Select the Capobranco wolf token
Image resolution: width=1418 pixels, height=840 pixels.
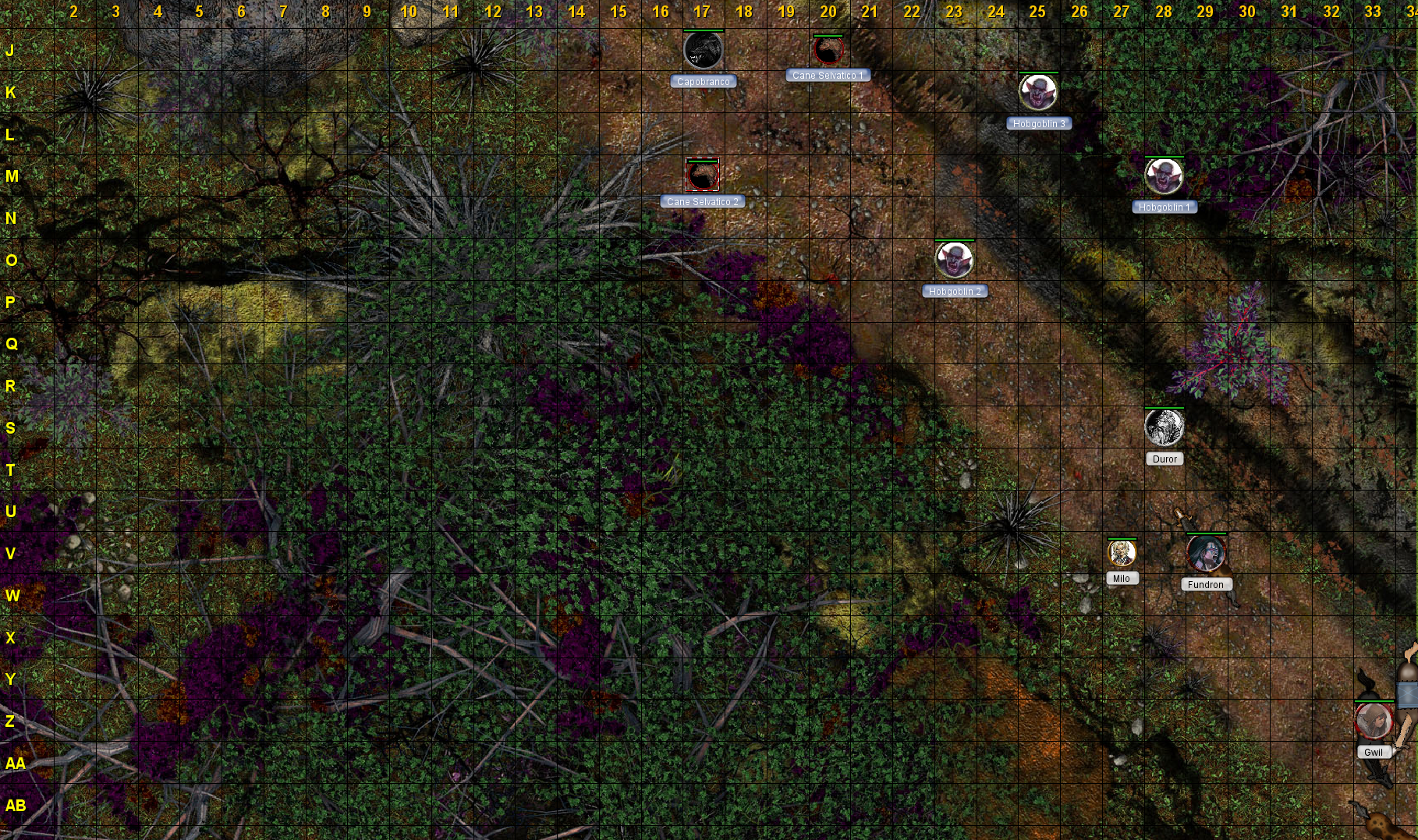[x=703, y=51]
